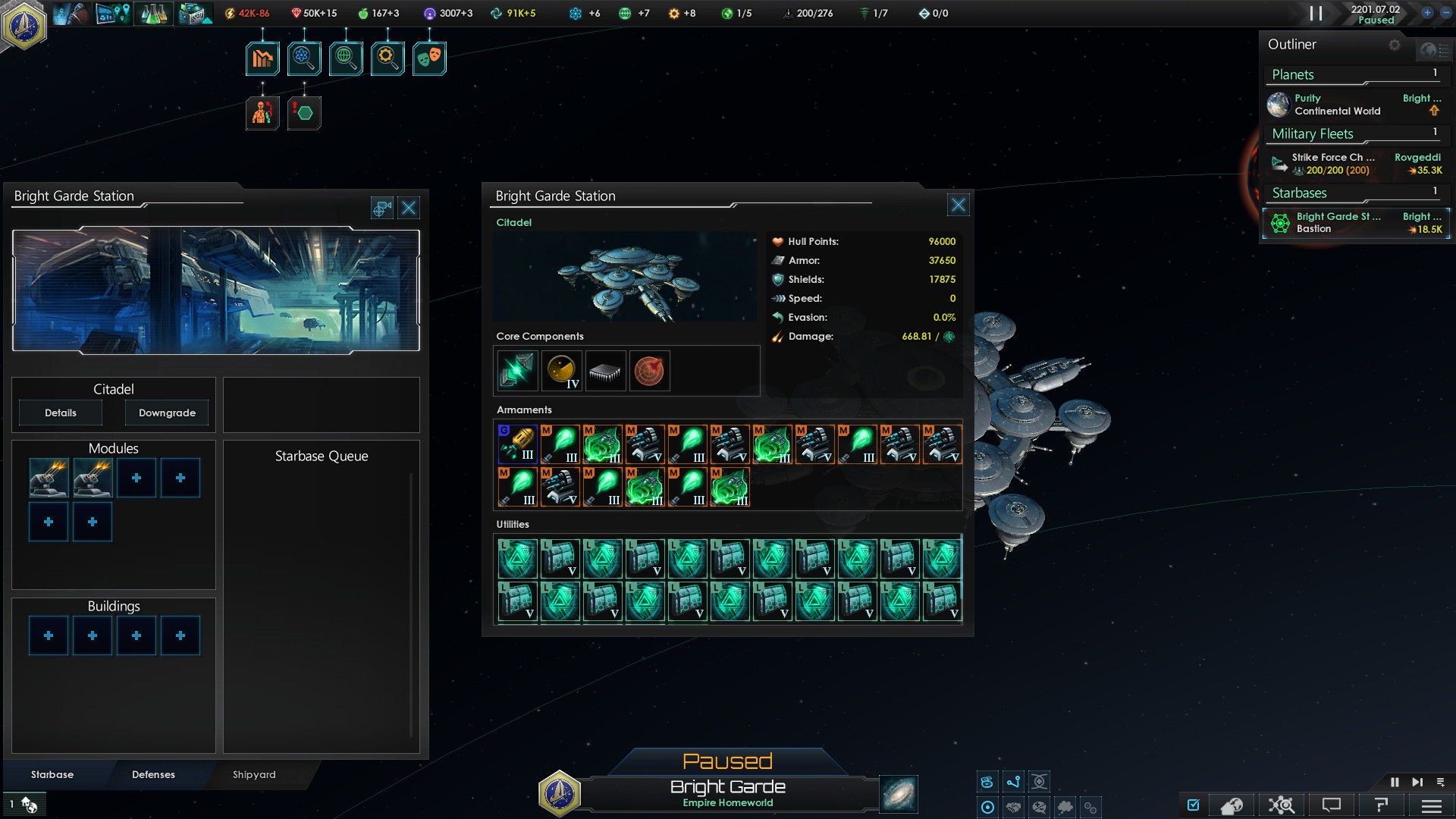Unpause the game with the pause button

point(1395,781)
